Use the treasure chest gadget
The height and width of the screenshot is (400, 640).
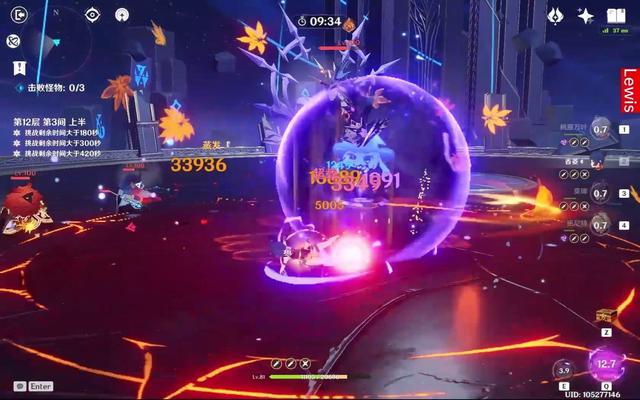click(x=605, y=316)
